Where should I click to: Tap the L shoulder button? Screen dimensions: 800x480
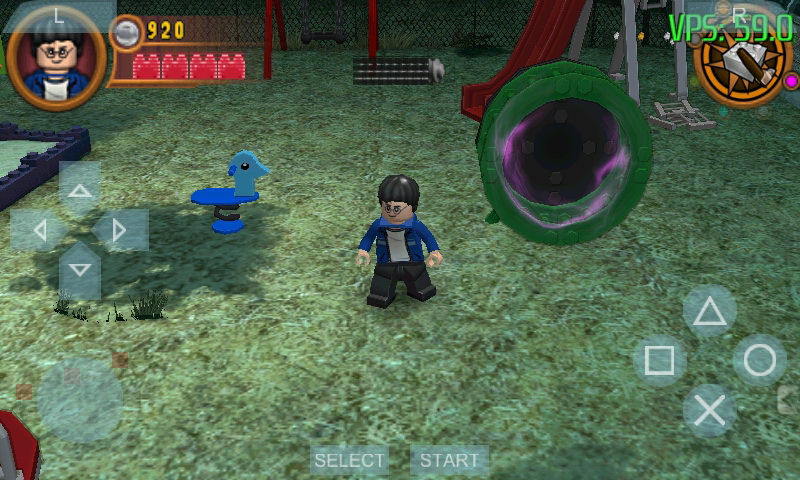coord(58,14)
